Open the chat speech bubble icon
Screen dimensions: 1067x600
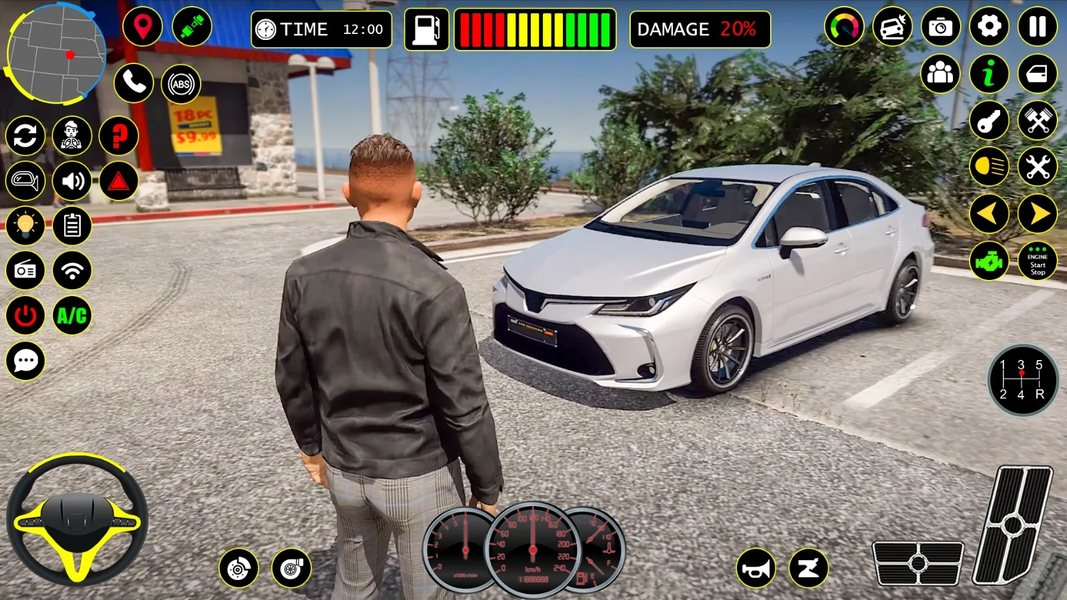(x=26, y=361)
